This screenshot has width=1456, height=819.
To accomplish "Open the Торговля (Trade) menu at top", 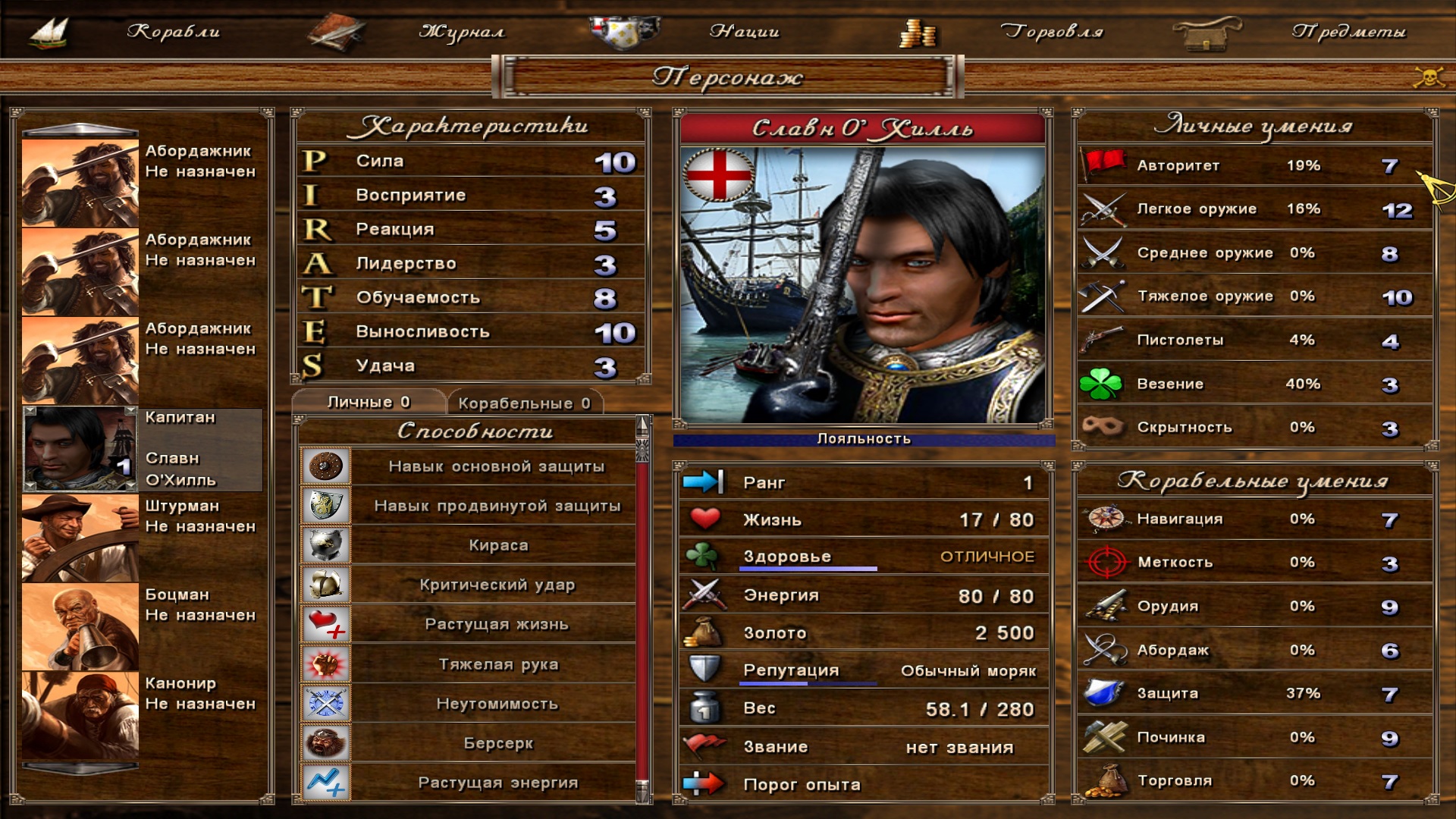I will point(1051,32).
